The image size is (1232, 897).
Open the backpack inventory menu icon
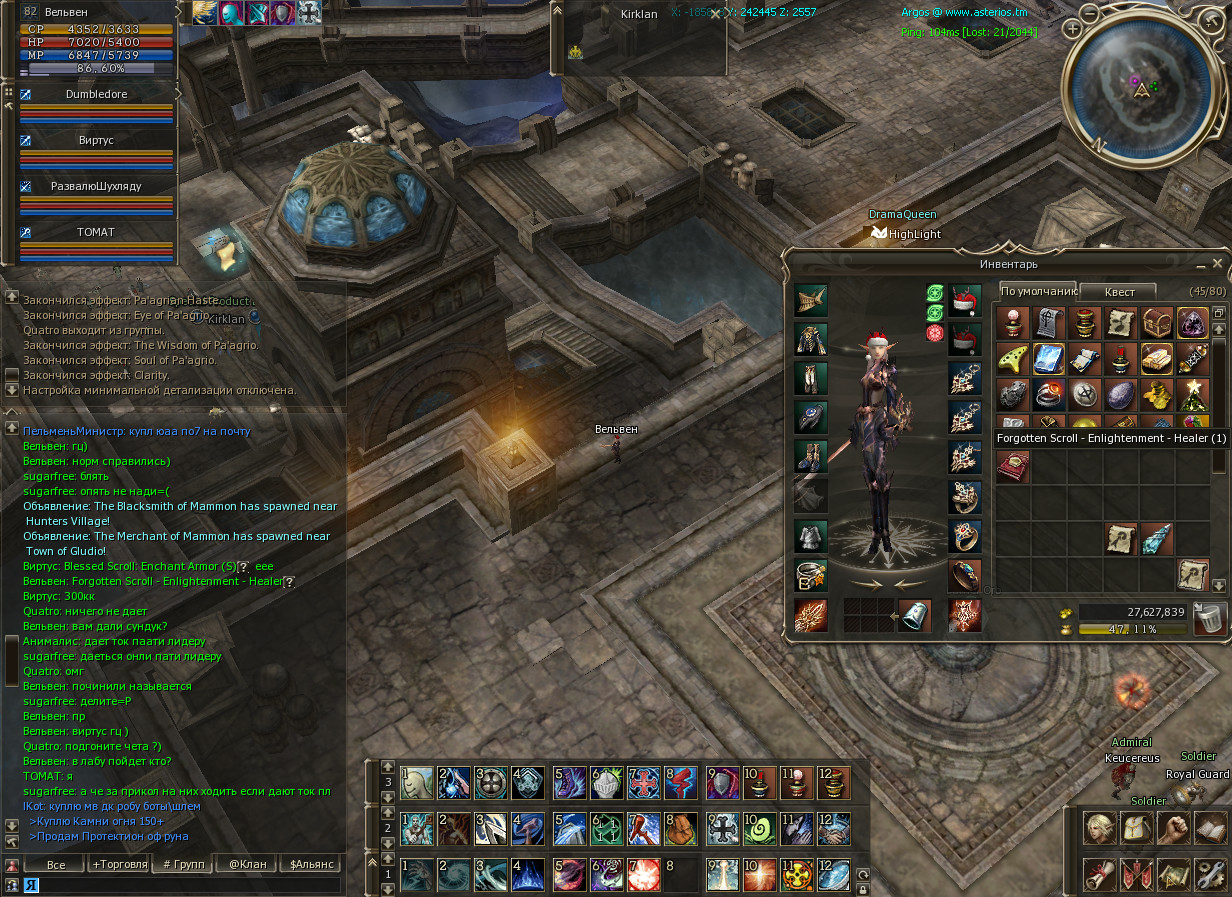click(x=1137, y=827)
